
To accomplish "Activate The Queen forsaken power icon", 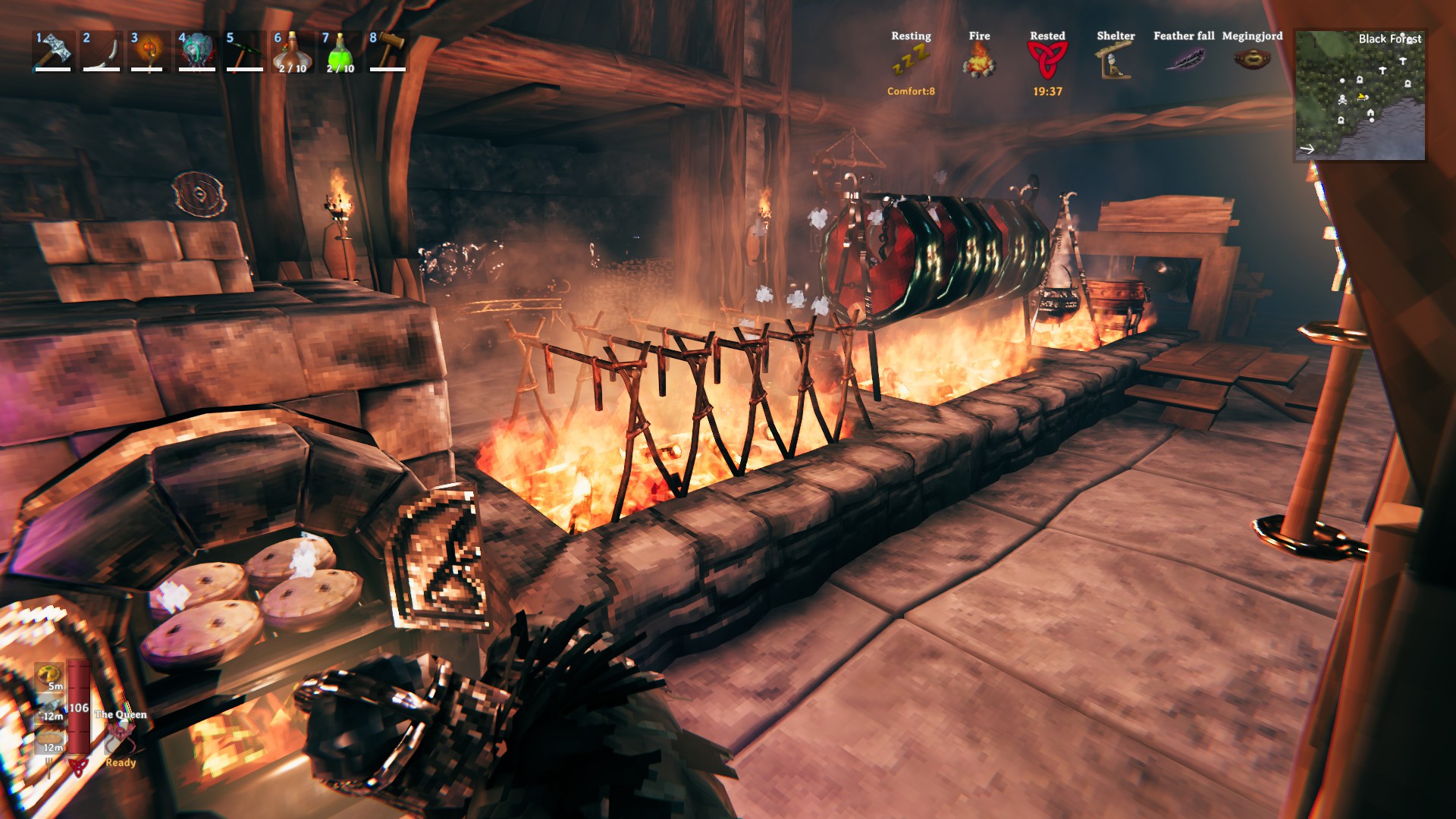I will (119, 736).
